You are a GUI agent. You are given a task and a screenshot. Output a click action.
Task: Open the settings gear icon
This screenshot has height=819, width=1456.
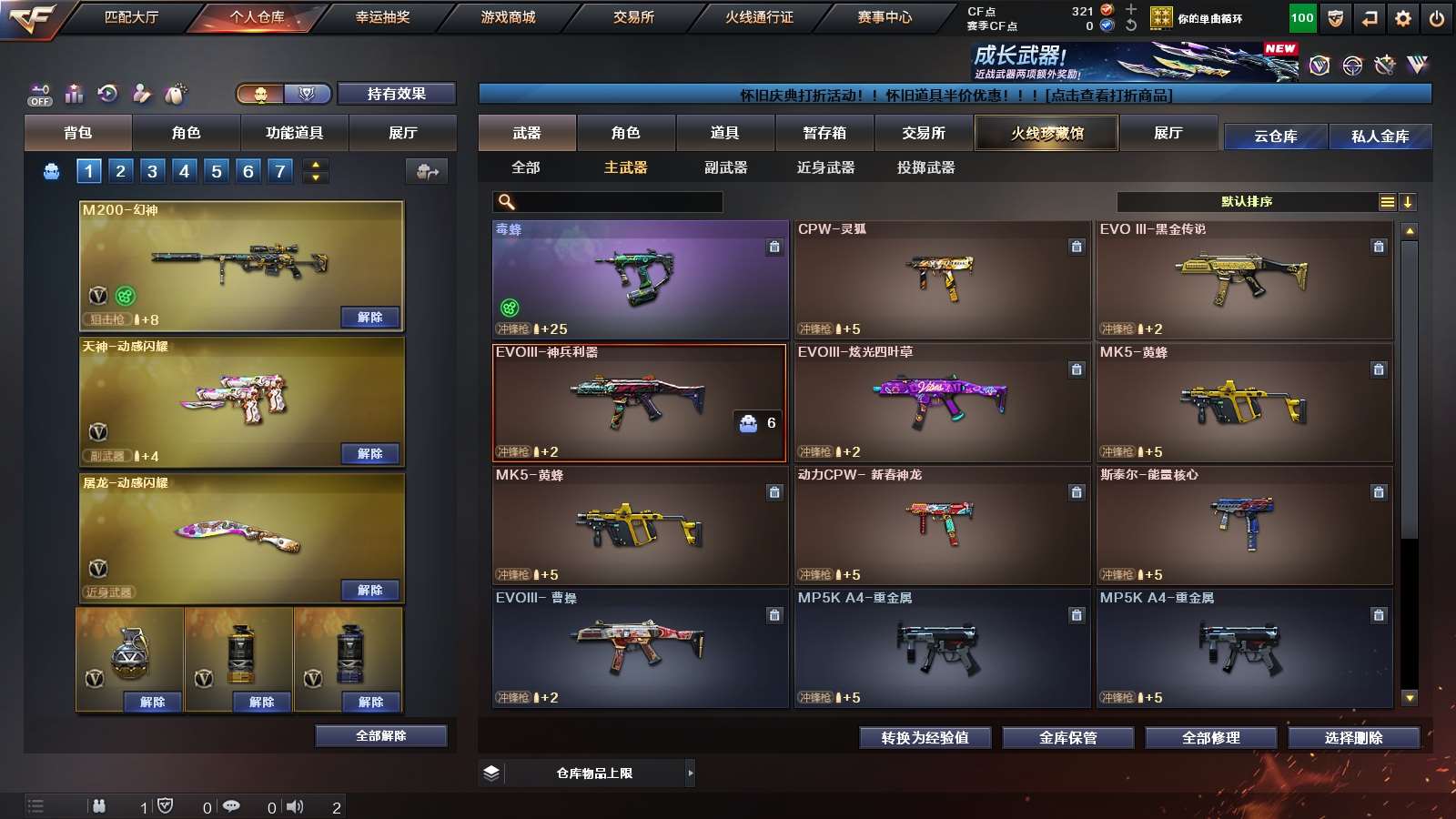tap(1403, 18)
